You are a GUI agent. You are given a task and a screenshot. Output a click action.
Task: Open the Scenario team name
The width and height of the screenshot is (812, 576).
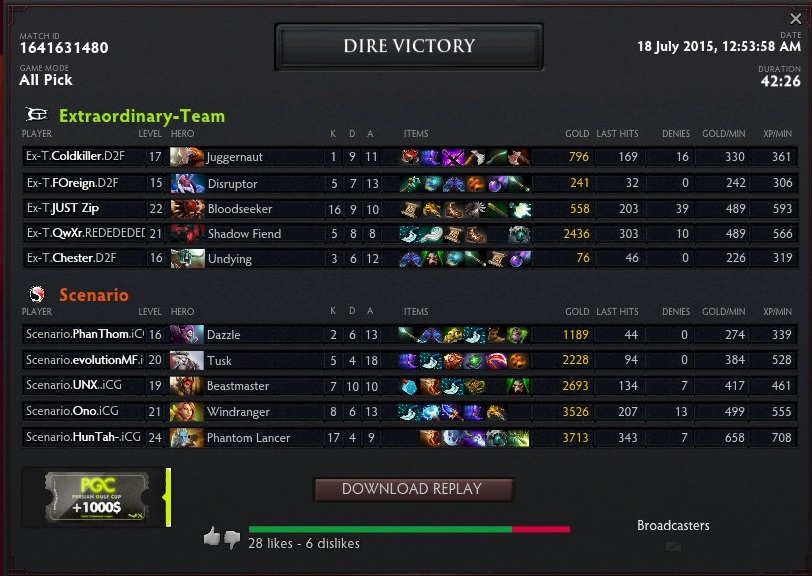pyautogui.click(x=94, y=295)
